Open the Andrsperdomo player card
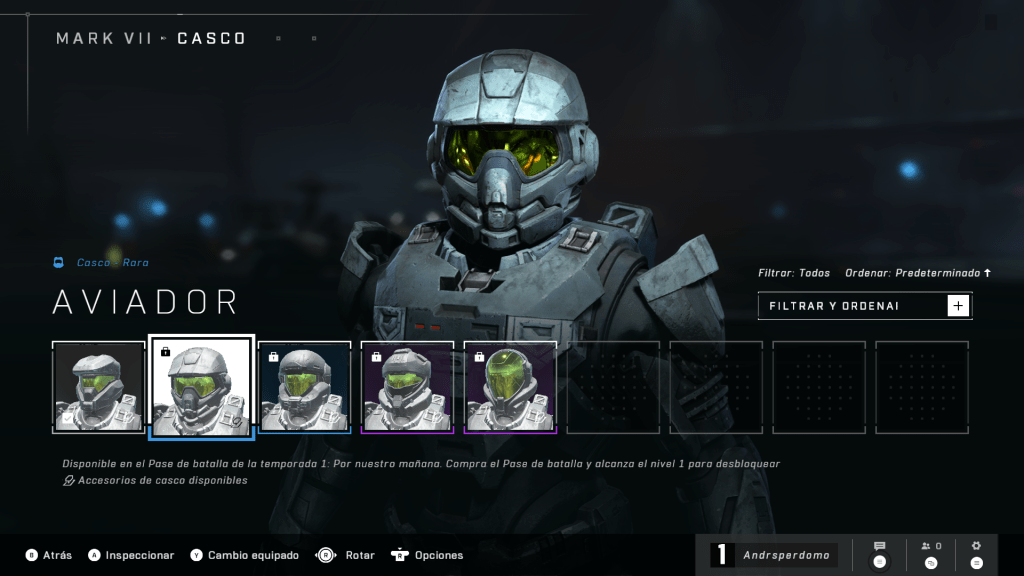The image size is (1024, 576). pyautogui.click(x=774, y=555)
